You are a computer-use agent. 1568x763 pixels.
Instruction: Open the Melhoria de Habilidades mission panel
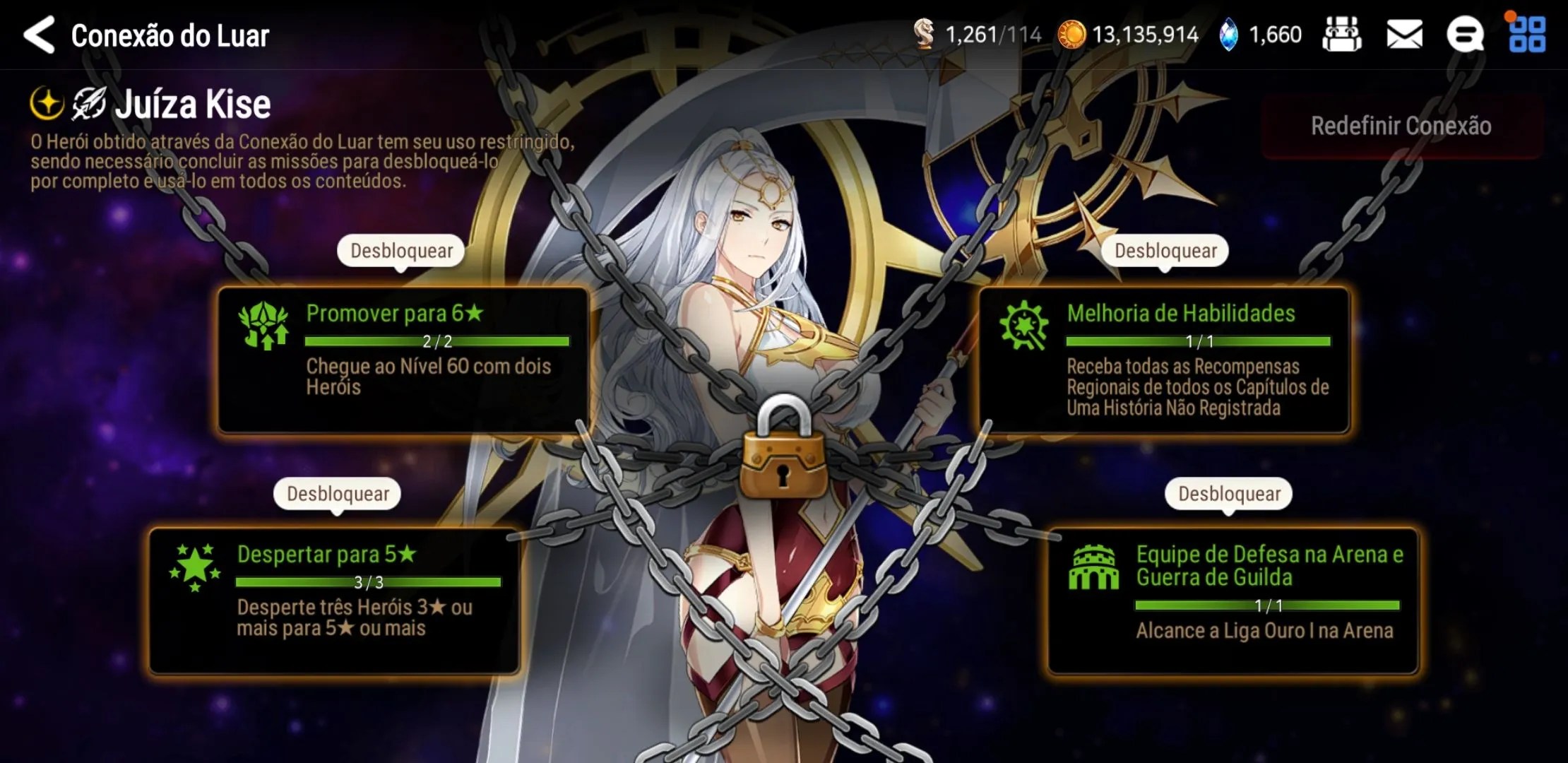point(1164,360)
